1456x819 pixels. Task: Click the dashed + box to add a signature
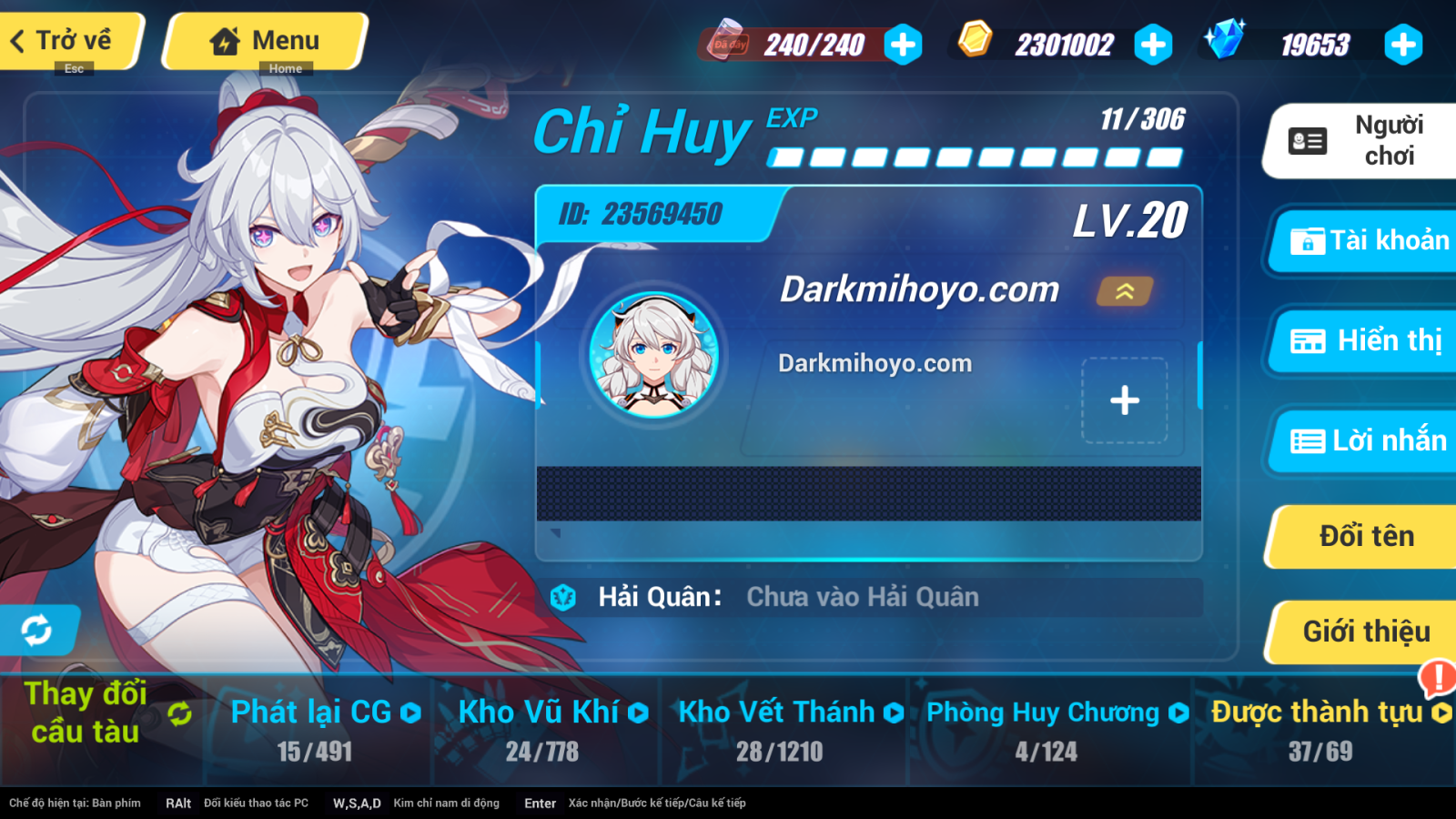point(1125,399)
